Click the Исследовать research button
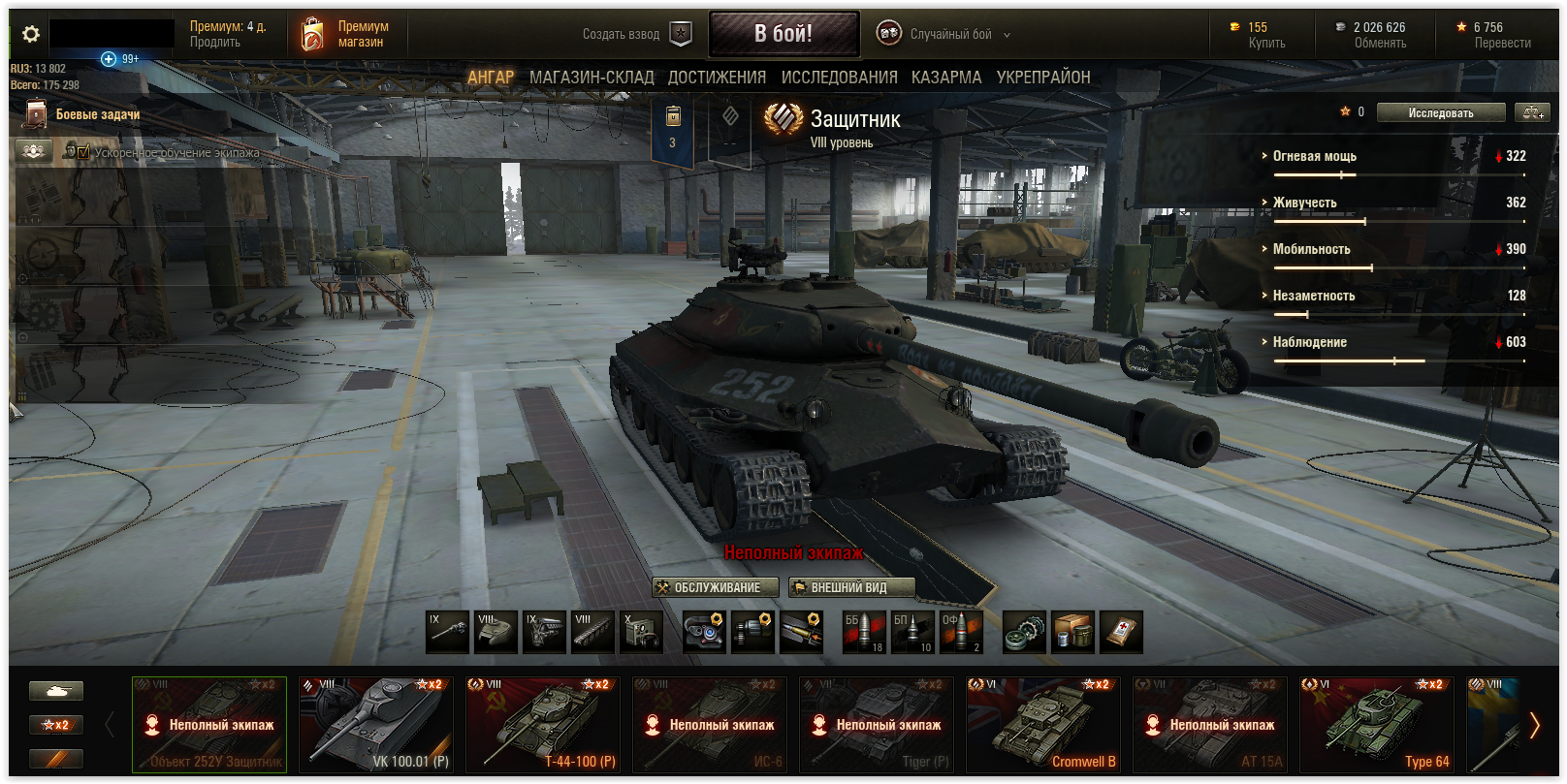Image resolution: width=1567 pixels, height=784 pixels. click(x=1440, y=113)
